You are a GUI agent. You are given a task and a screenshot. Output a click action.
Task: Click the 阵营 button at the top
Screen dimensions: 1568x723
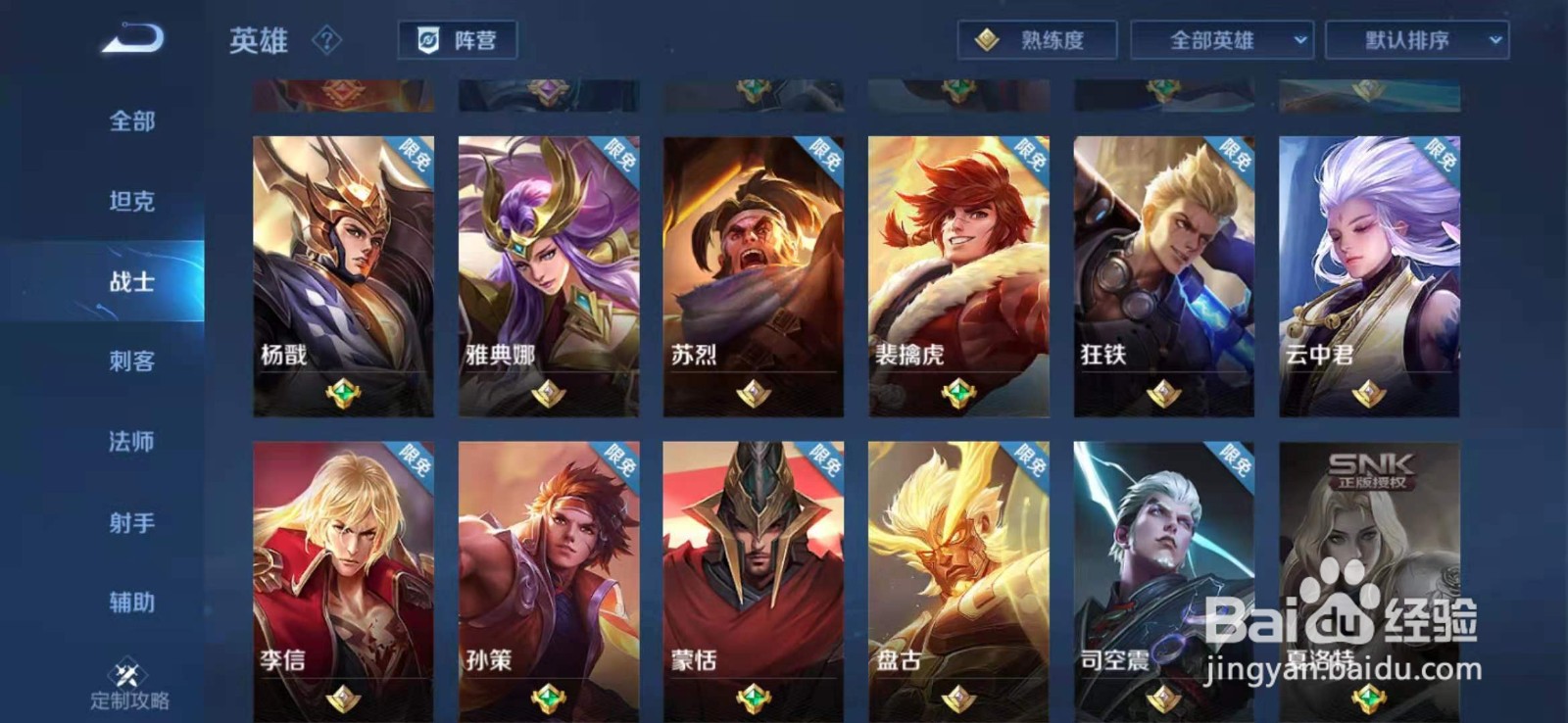461,40
